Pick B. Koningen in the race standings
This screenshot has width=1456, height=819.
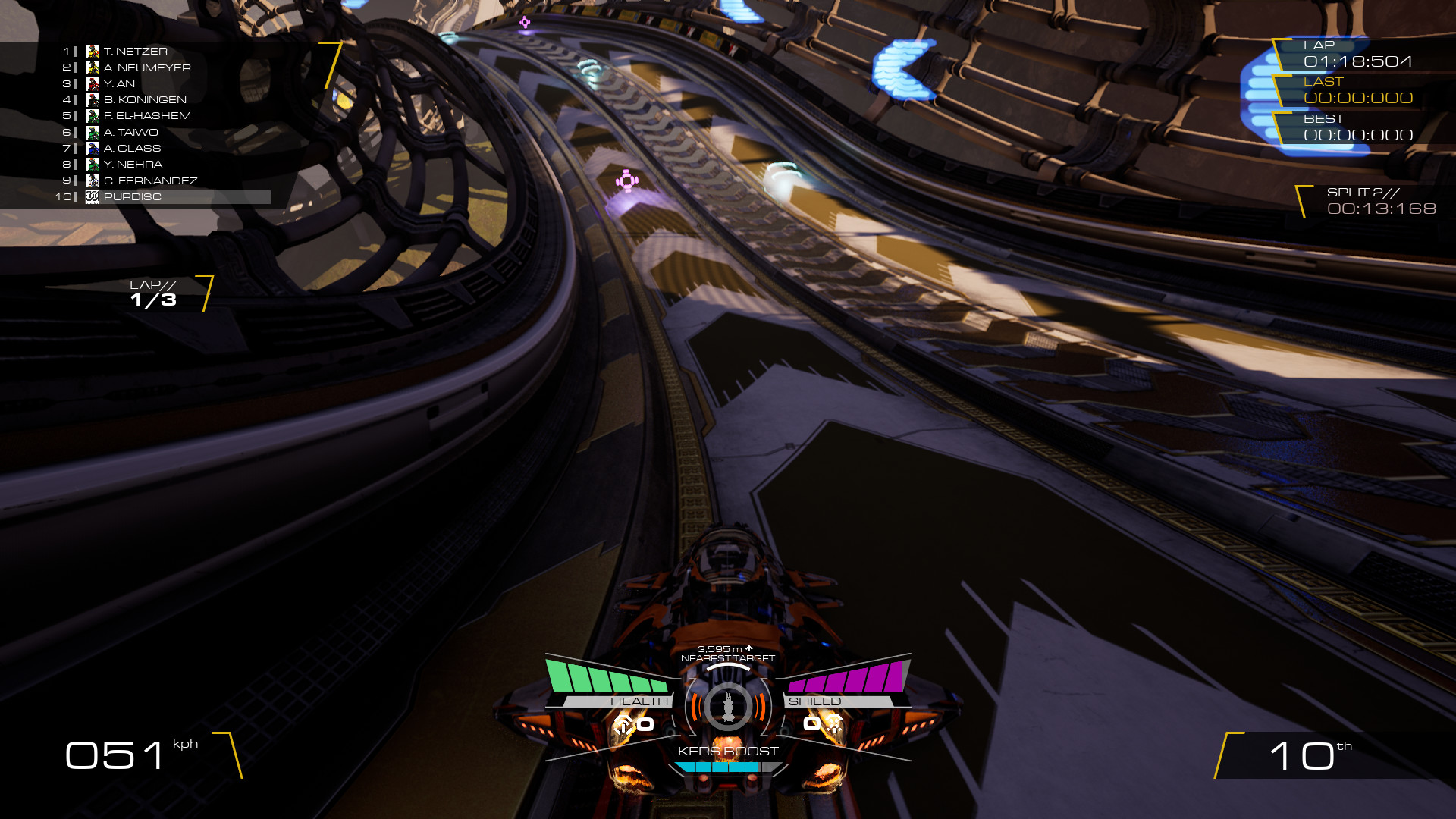coord(144,99)
